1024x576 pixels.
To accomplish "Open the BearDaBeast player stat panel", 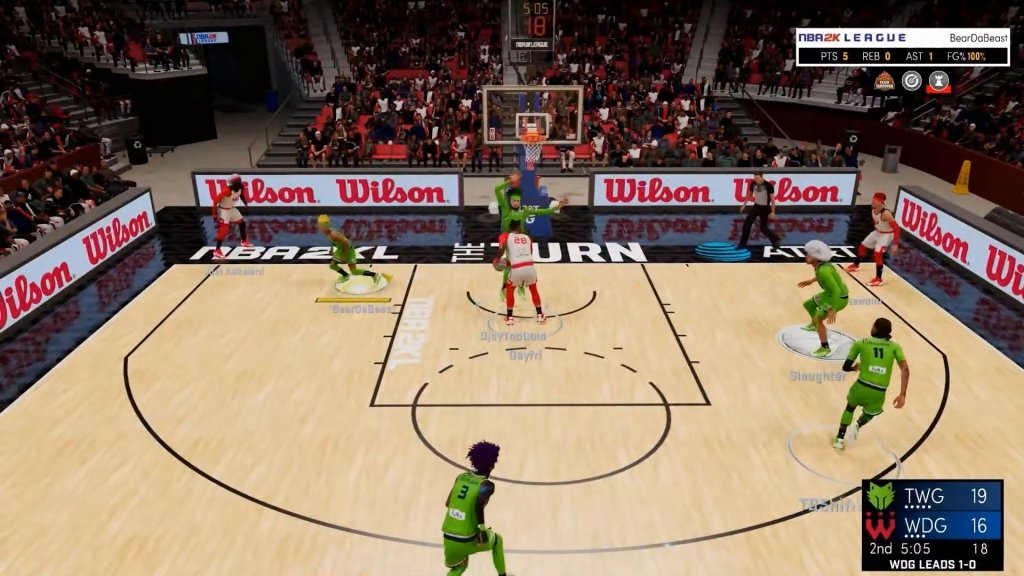I will [x=902, y=47].
